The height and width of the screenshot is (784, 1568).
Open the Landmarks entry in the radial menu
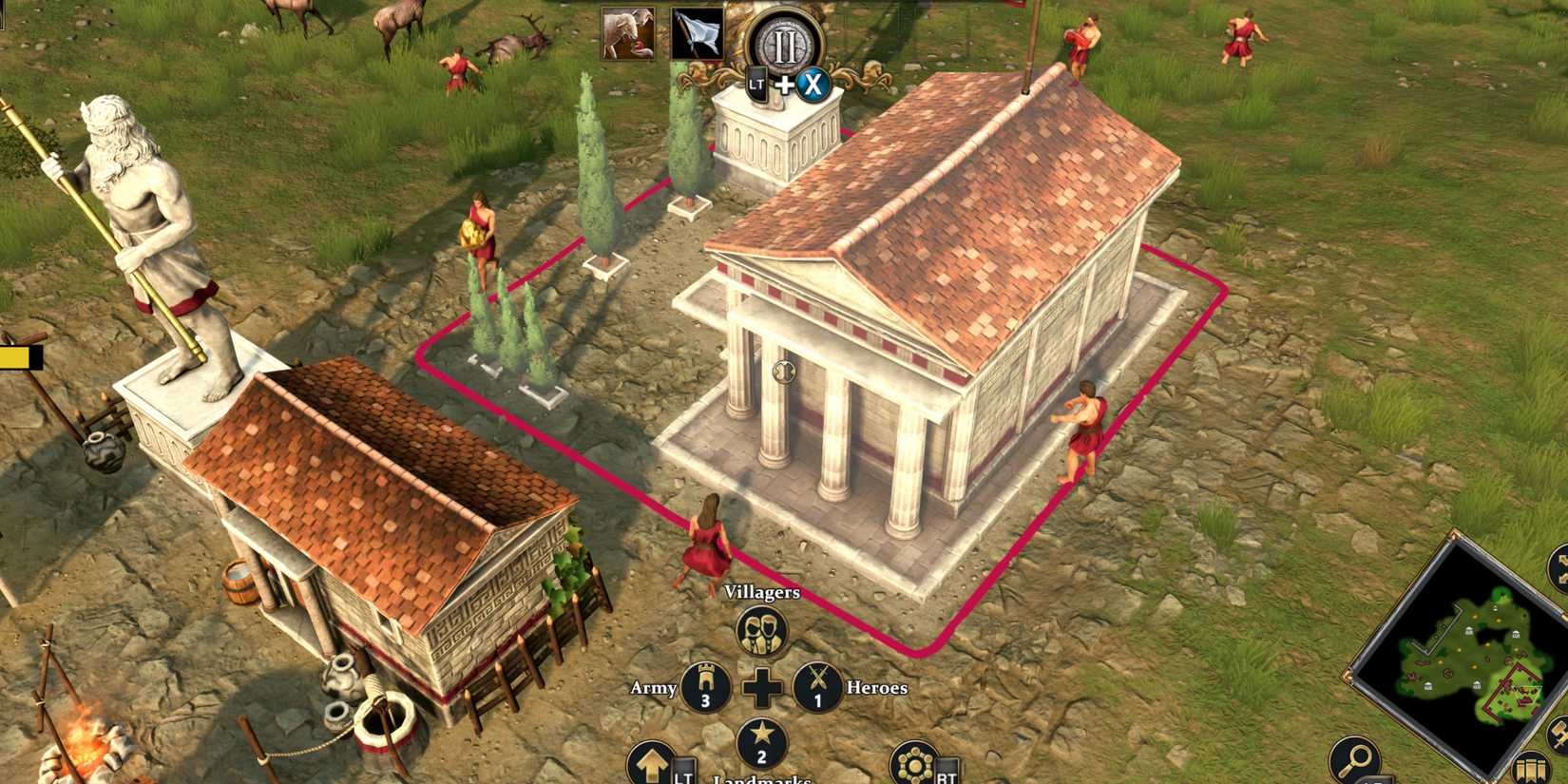click(760, 780)
